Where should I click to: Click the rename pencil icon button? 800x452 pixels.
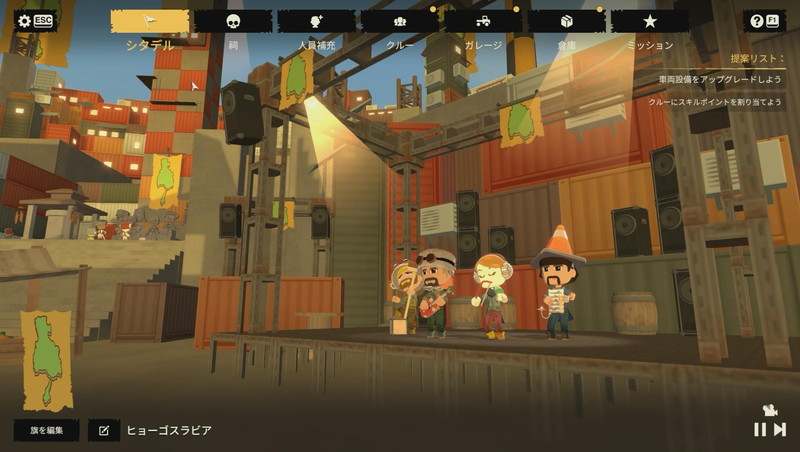point(103,430)
